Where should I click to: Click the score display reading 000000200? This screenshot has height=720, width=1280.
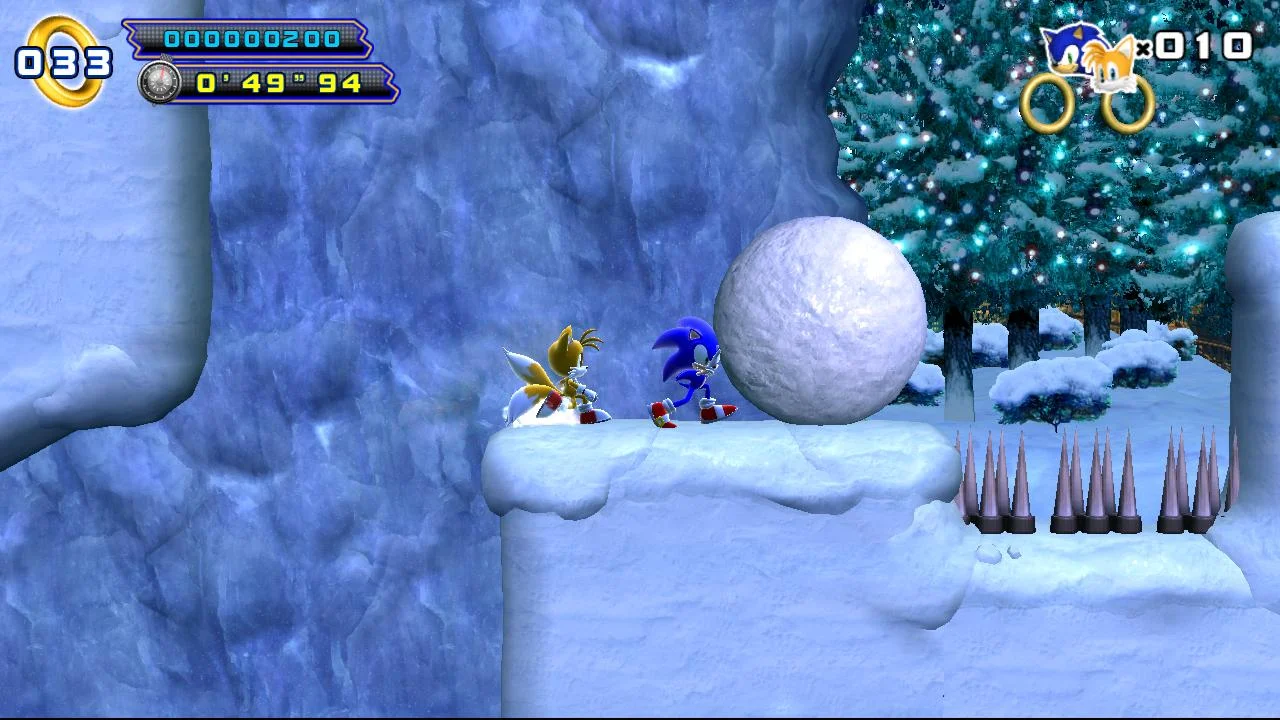click(x=253, y=38)
